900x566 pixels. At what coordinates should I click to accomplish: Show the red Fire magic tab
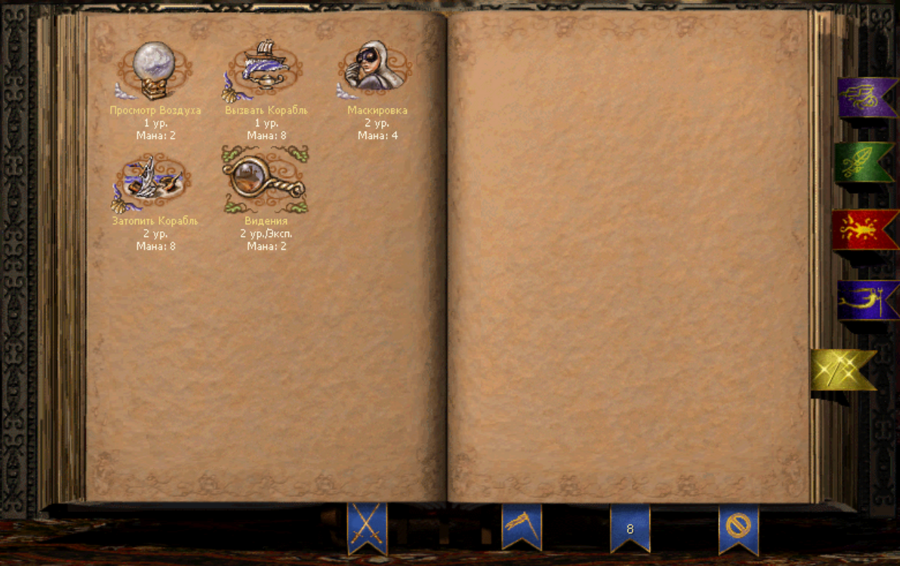(x=864, y=230)
